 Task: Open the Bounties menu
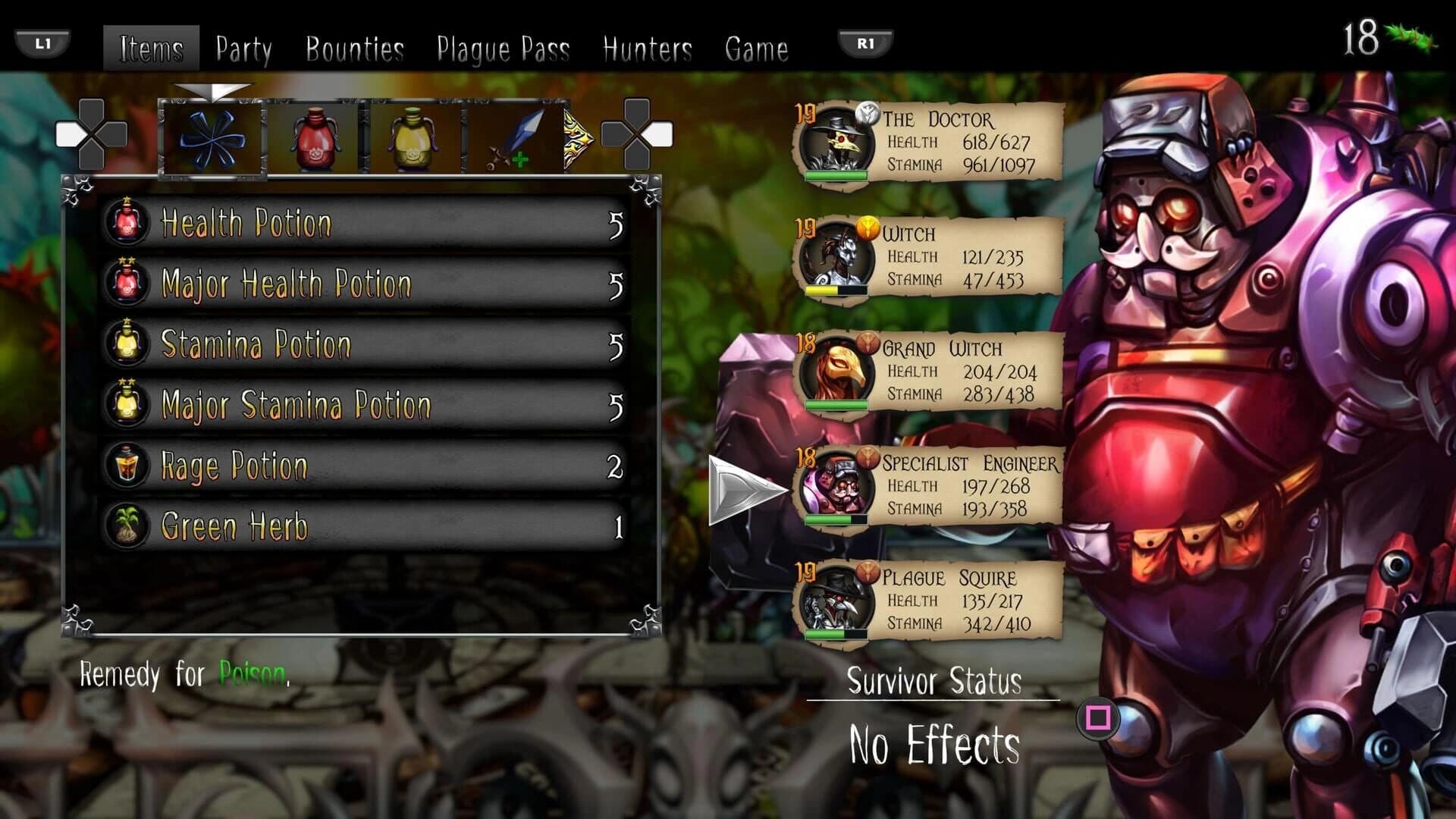[x=355, y=48]
